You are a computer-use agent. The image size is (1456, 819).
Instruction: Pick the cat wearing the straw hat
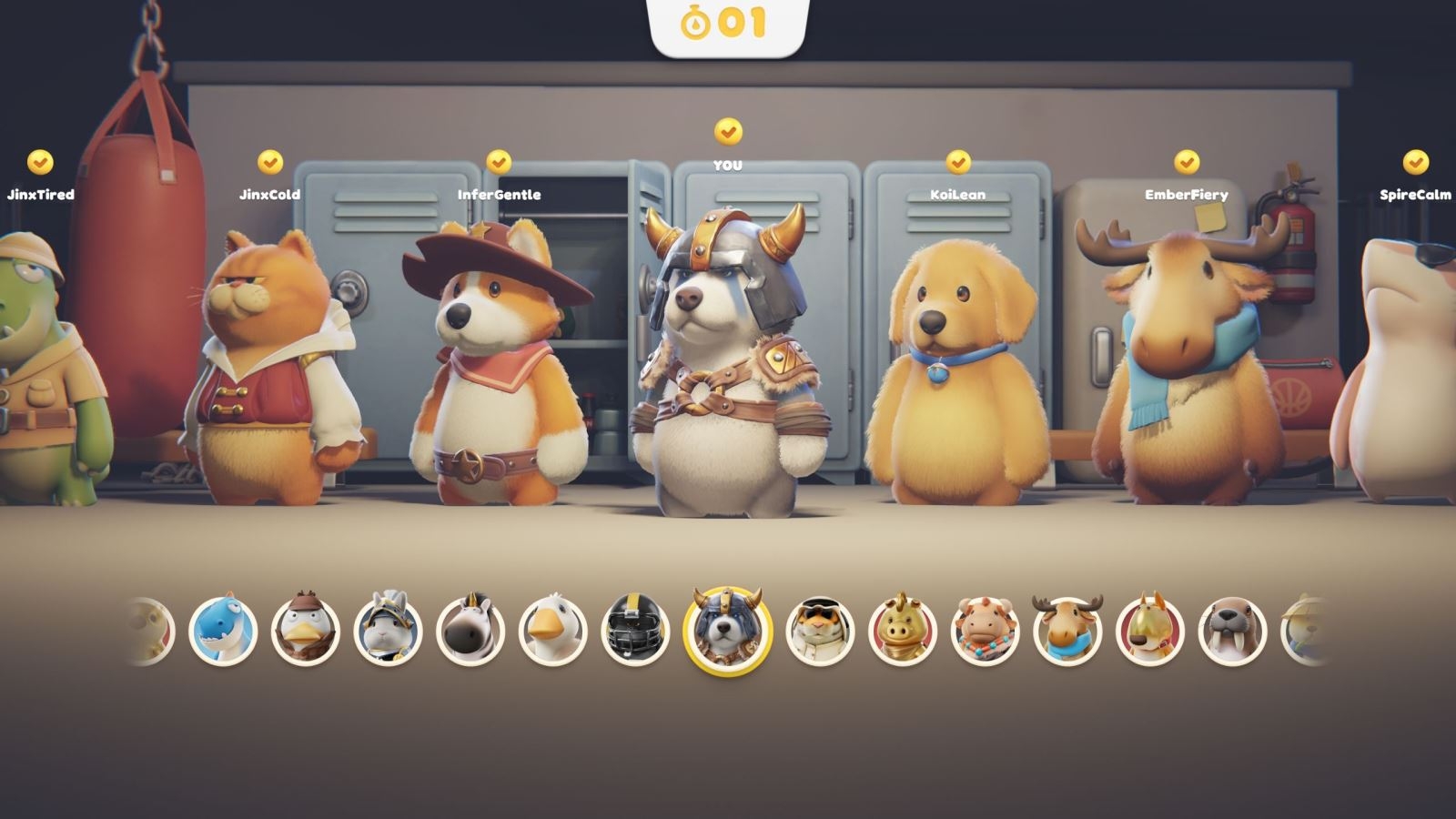point(1301,628)
